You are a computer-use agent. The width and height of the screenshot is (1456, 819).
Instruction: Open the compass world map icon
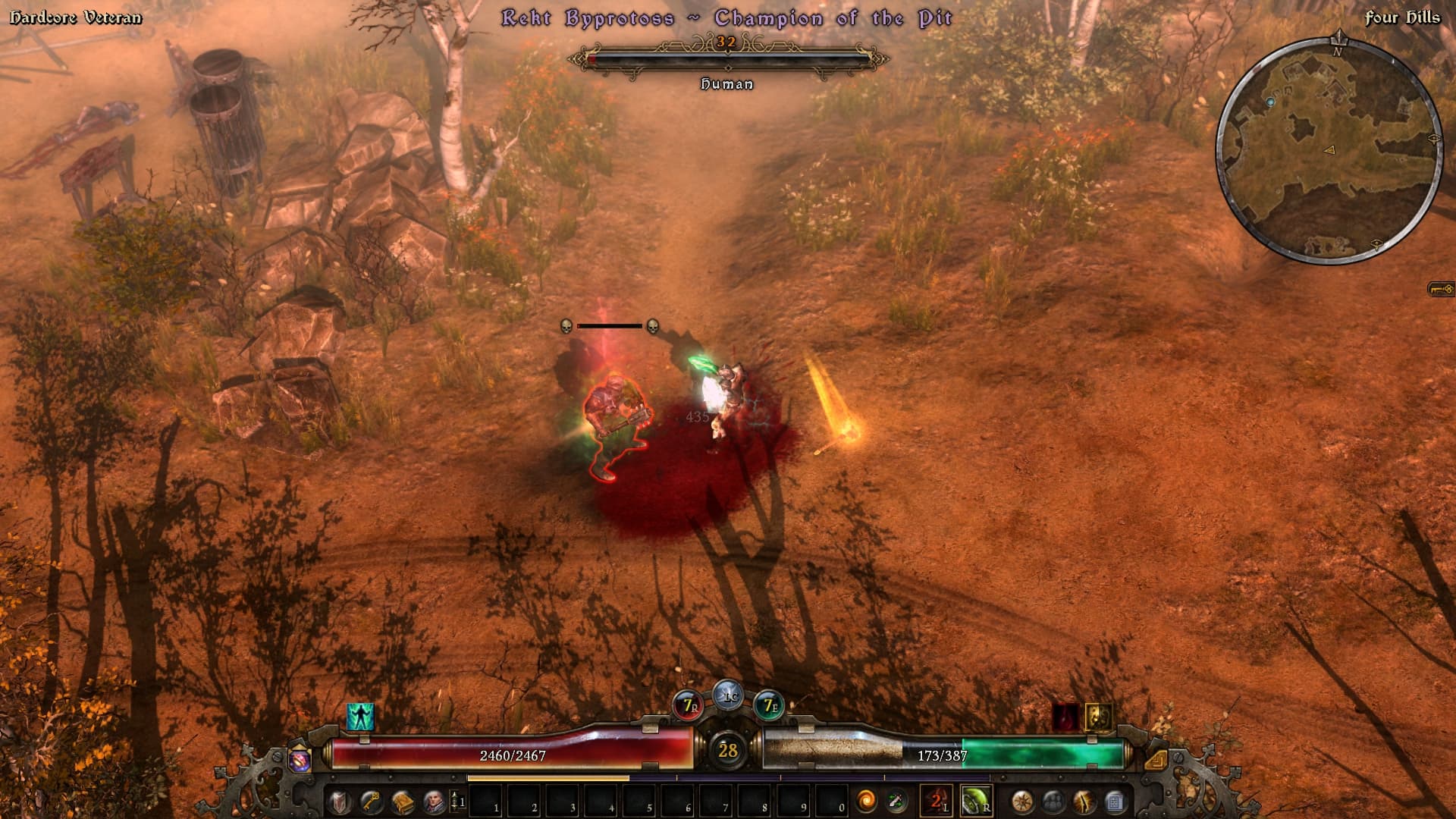pos(1022,801)
